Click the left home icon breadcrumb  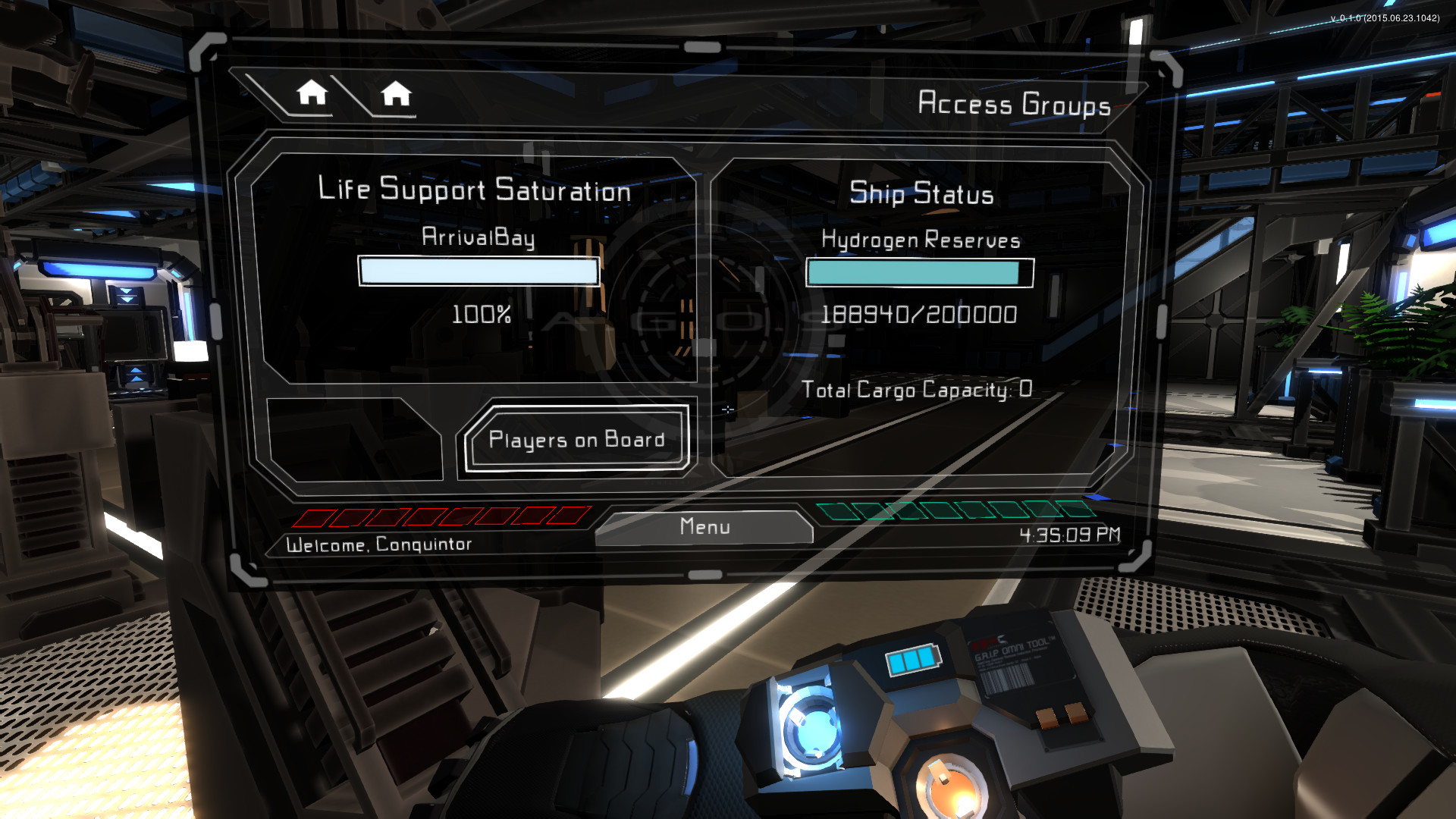point(313,93)
